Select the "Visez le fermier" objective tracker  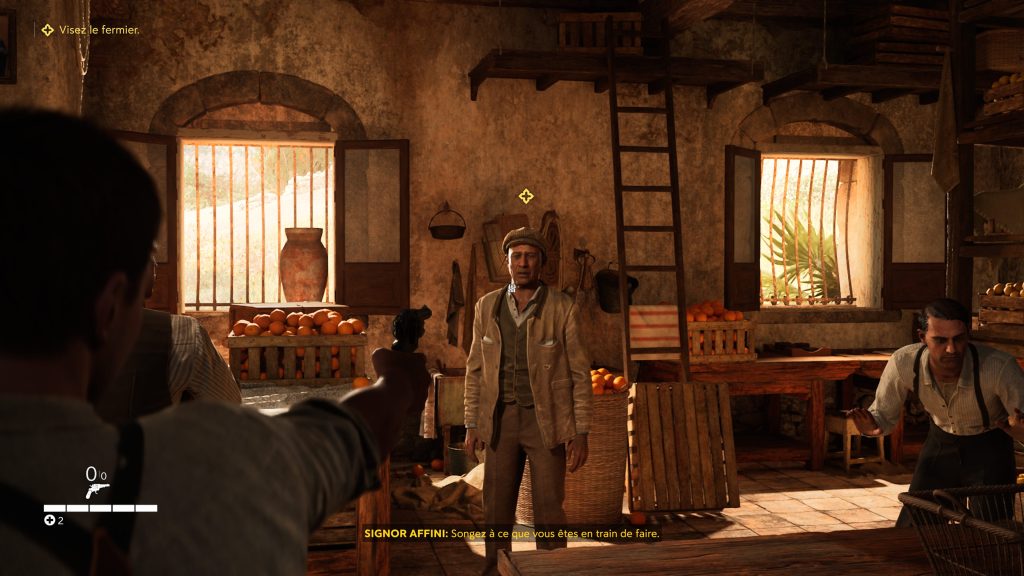[91, 30]
